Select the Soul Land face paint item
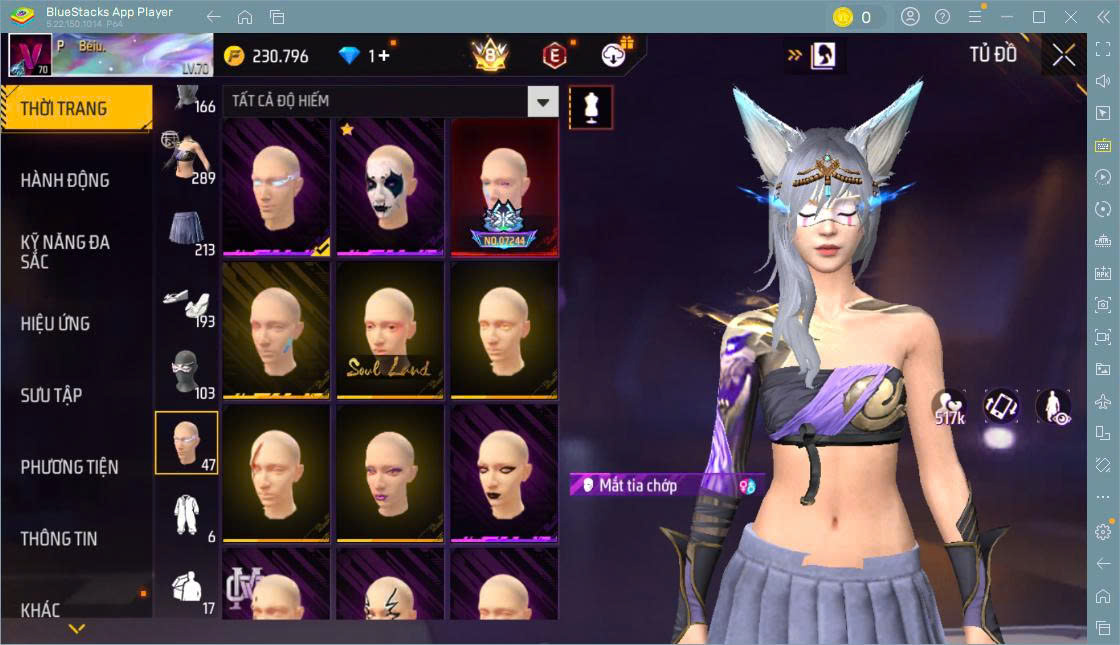This screenshot has height=645, width=1120. [390, 330]
